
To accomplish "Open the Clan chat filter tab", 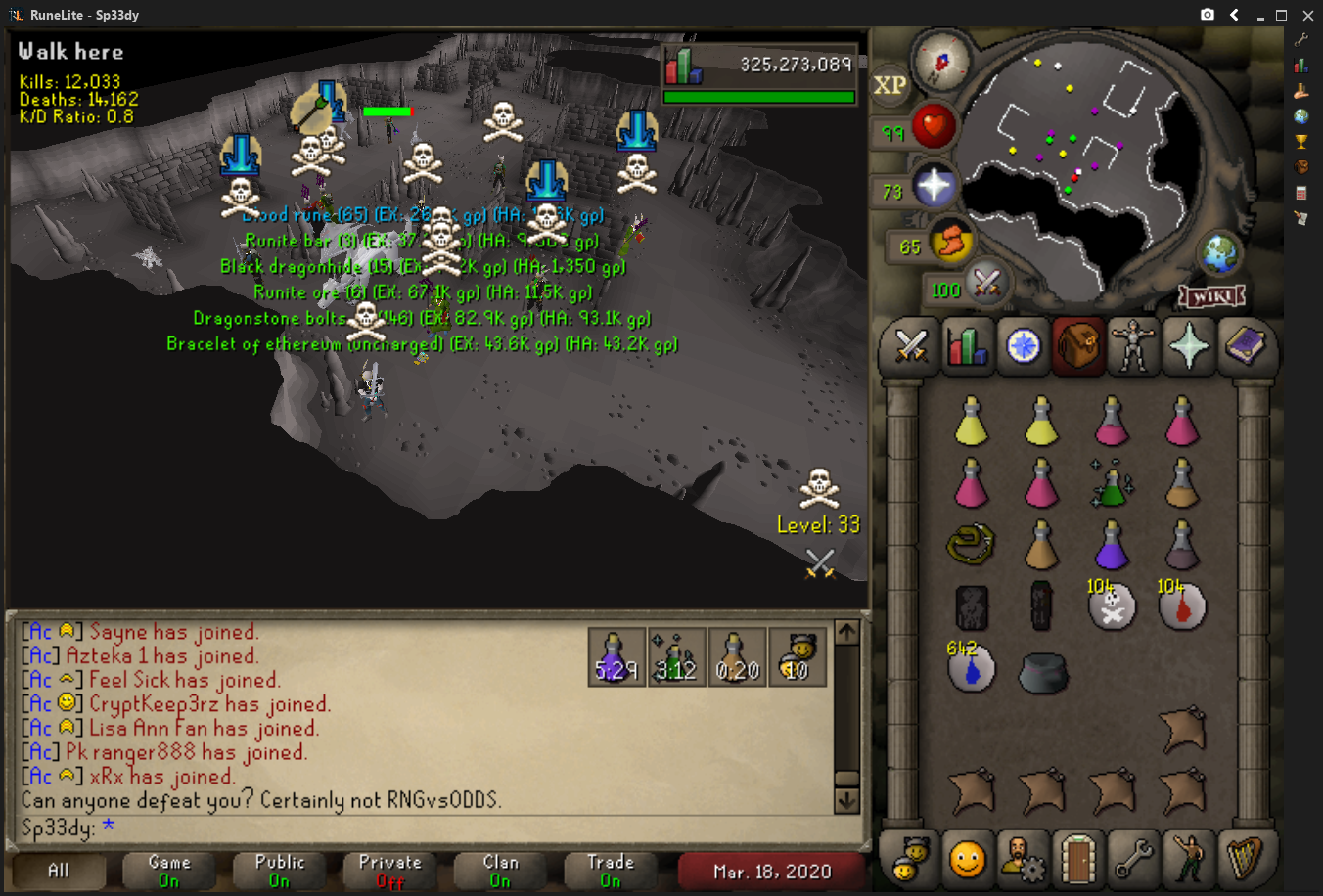I will [500, 870].
